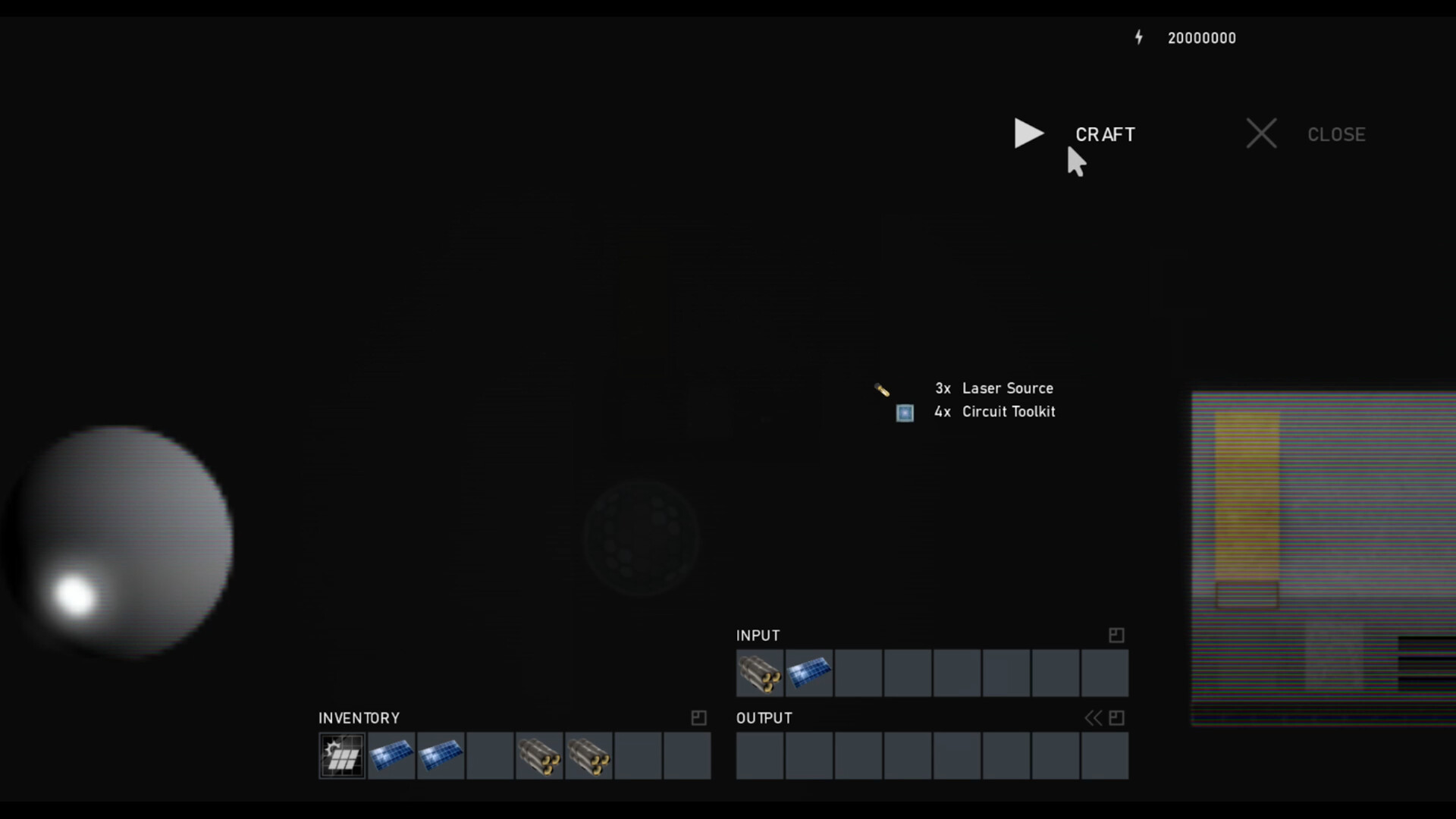Click the Laser Source recipe ingredient icon
This screenshot has width=1456, height=819.
pyautogui.click(x=882, y=389)
